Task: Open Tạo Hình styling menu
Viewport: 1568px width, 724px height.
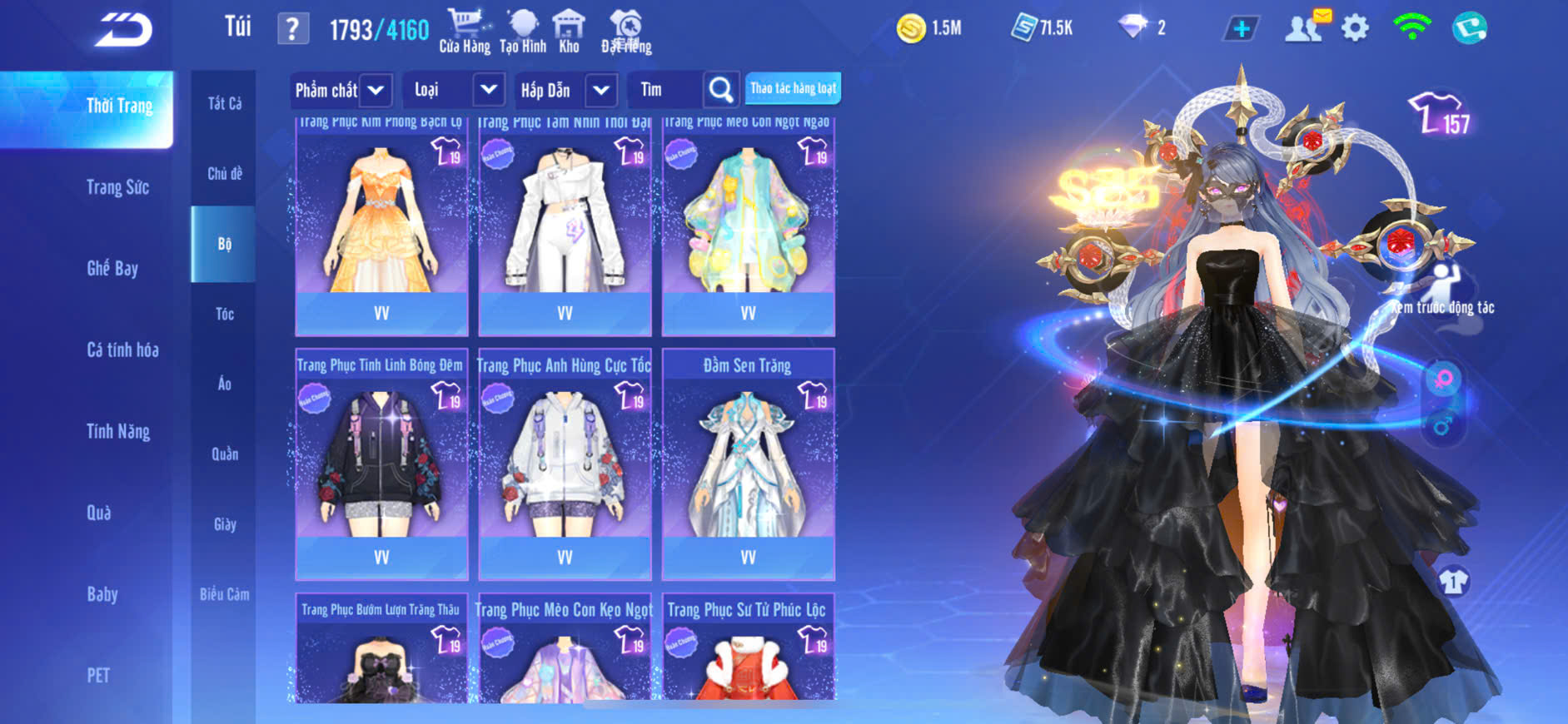Action: point(523,32)
